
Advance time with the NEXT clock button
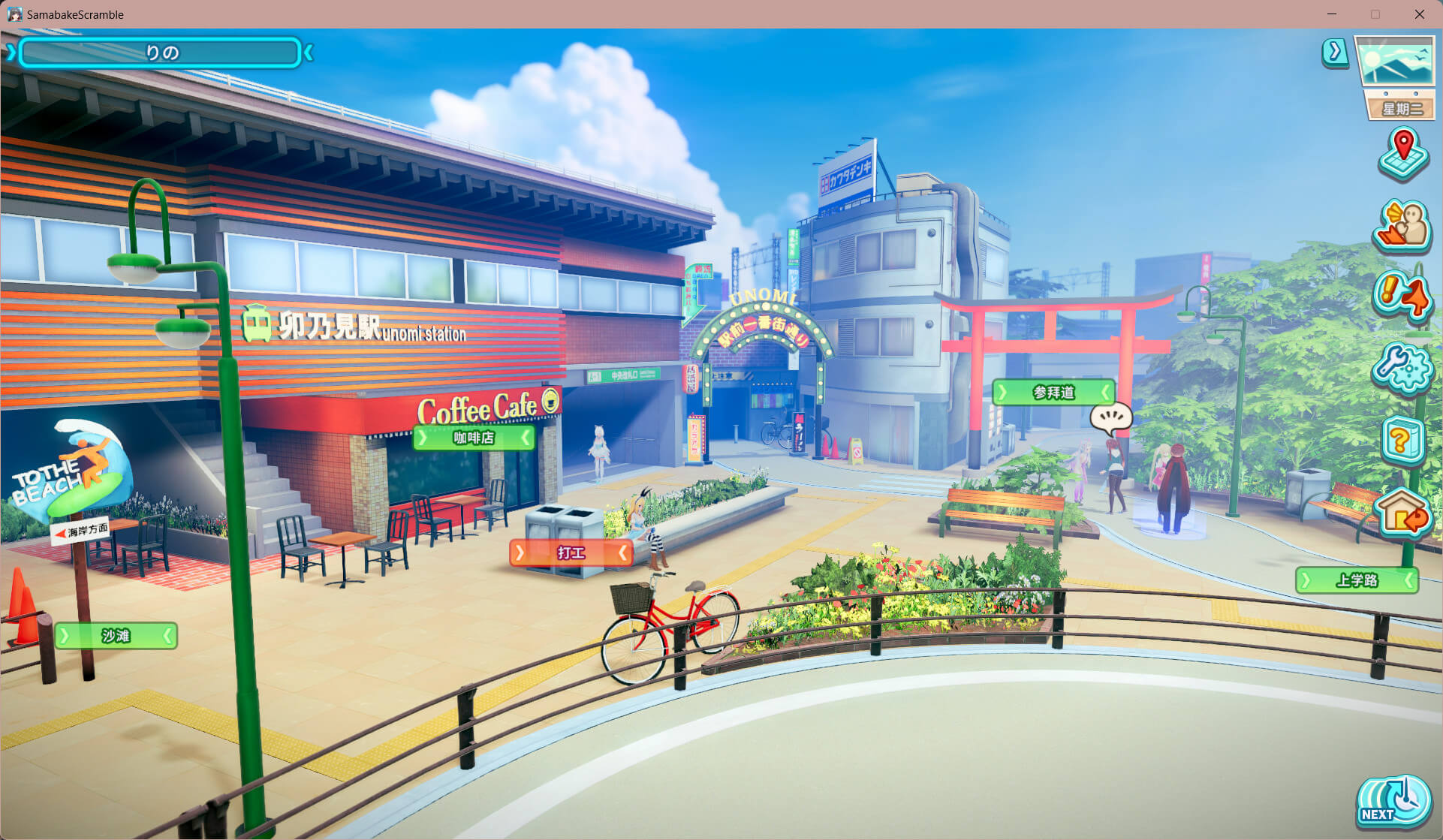point(1393,802)
